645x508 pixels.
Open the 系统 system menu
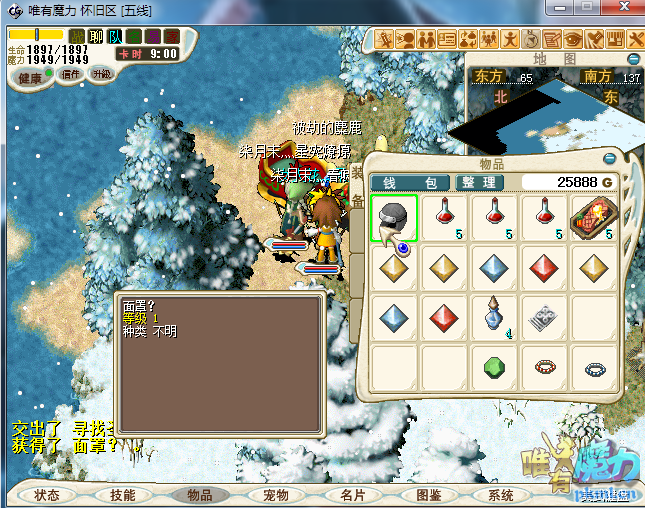pos(500,495)
